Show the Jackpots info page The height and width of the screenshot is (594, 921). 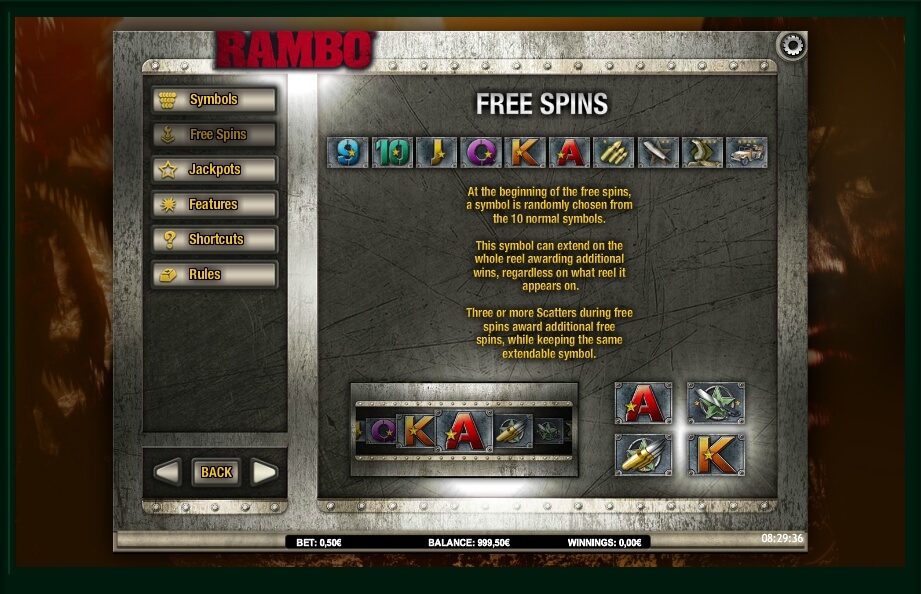click(x=214, y=170)
